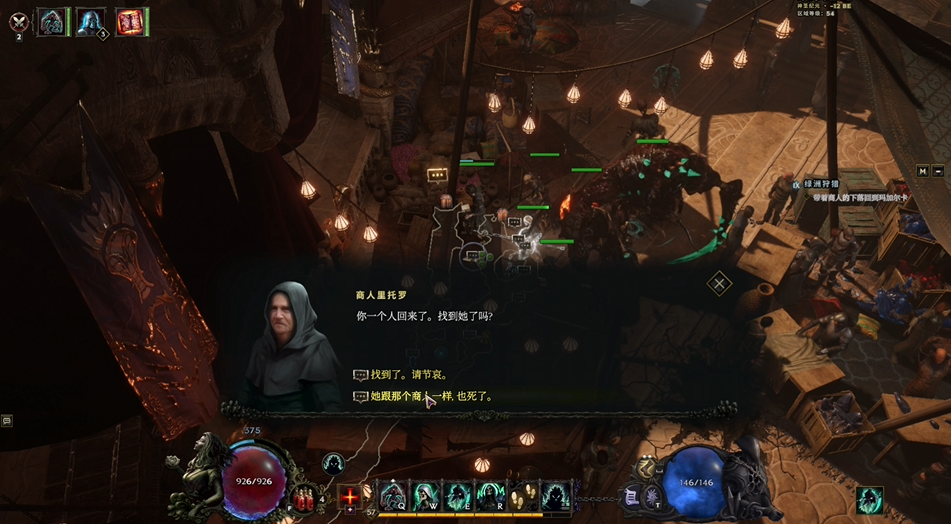The height and width of the screenshot is (524, 951).
Task: Select the footprints skill slot
Action: coord(523,494)
